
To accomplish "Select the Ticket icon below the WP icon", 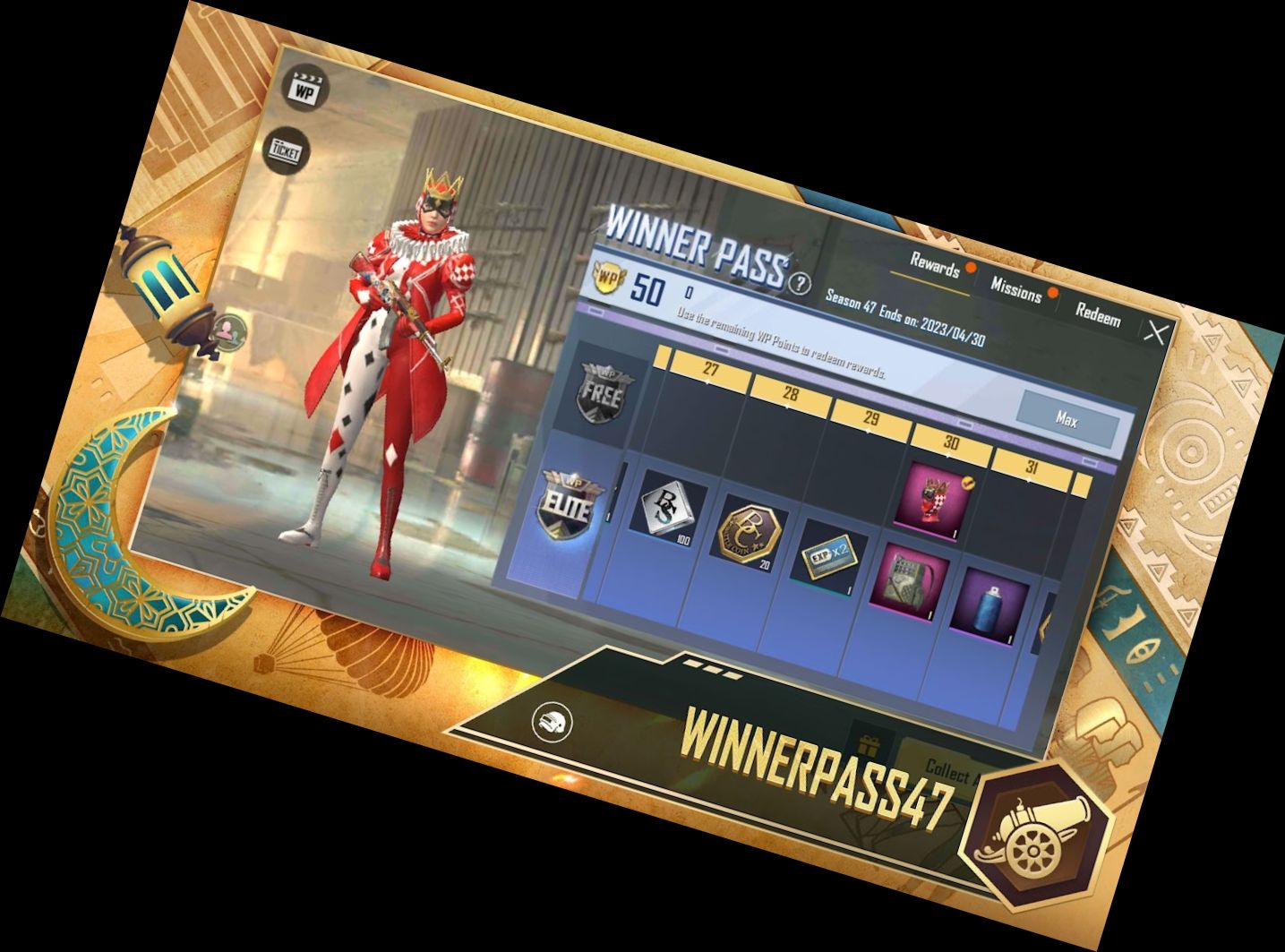I will [287, 150].
